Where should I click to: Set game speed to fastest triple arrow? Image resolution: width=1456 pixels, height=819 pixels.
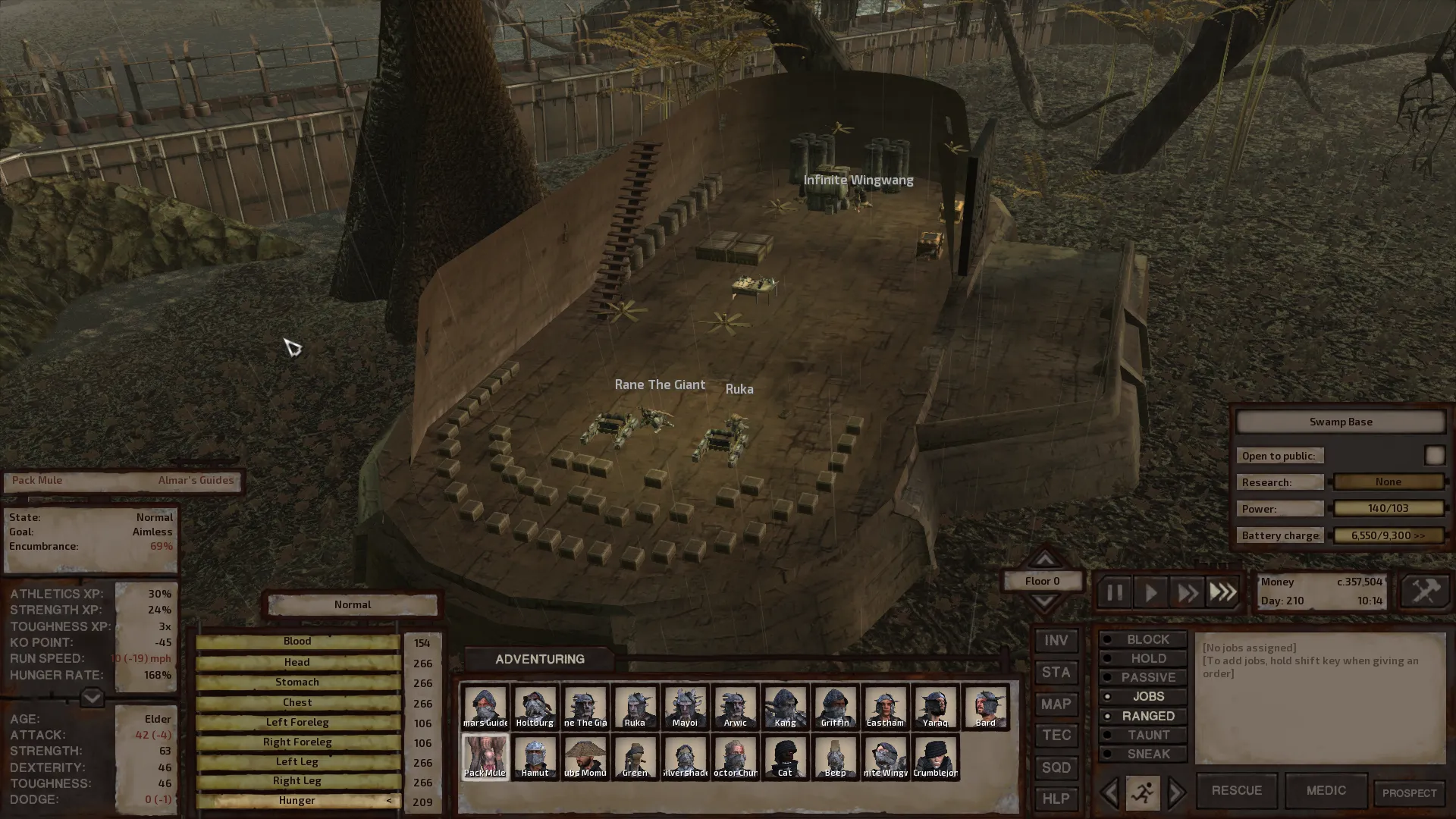click(x=1222, y=592)
